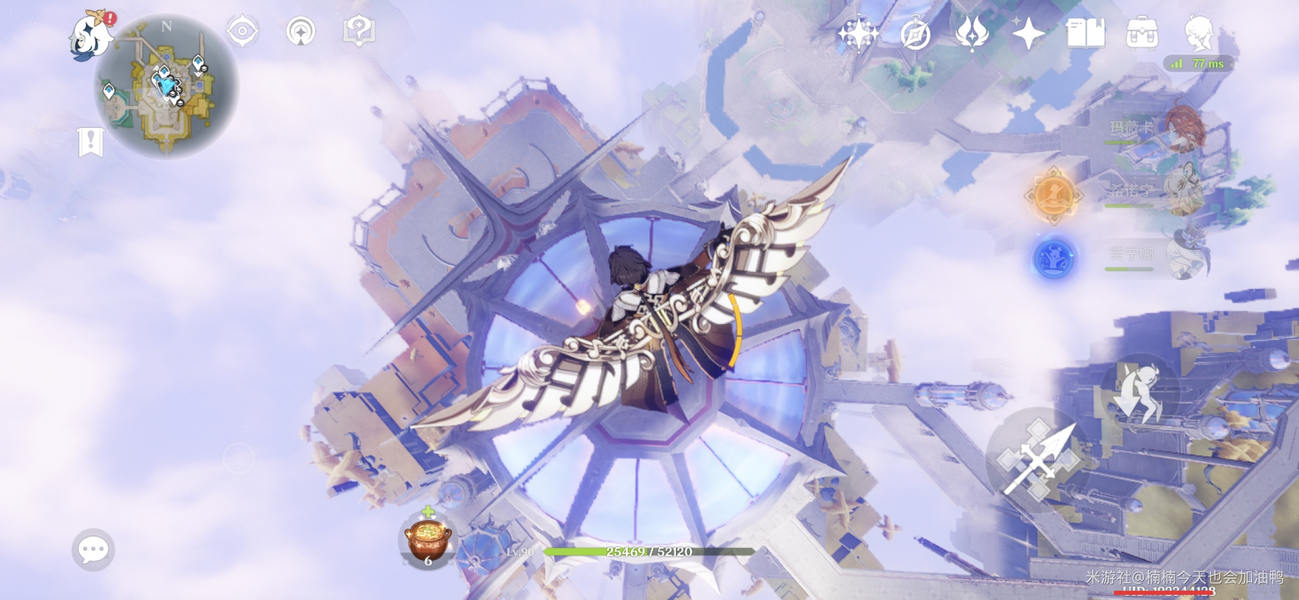The height and width of the screenshot is (600, 1299).
Task: Switch to the red-haired party member
Action: pyautogui.click(x=1184, y=129)
